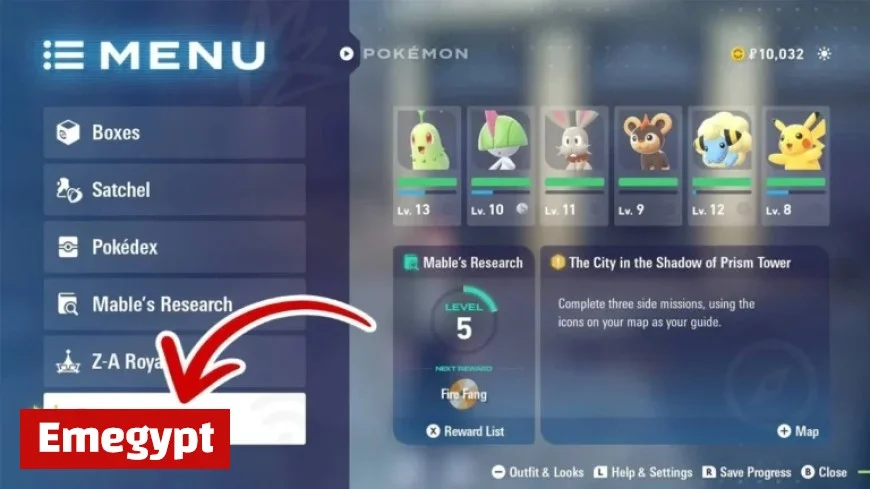Open the Boxes menu entry
The image size is (870, 489).
(174, 133)
